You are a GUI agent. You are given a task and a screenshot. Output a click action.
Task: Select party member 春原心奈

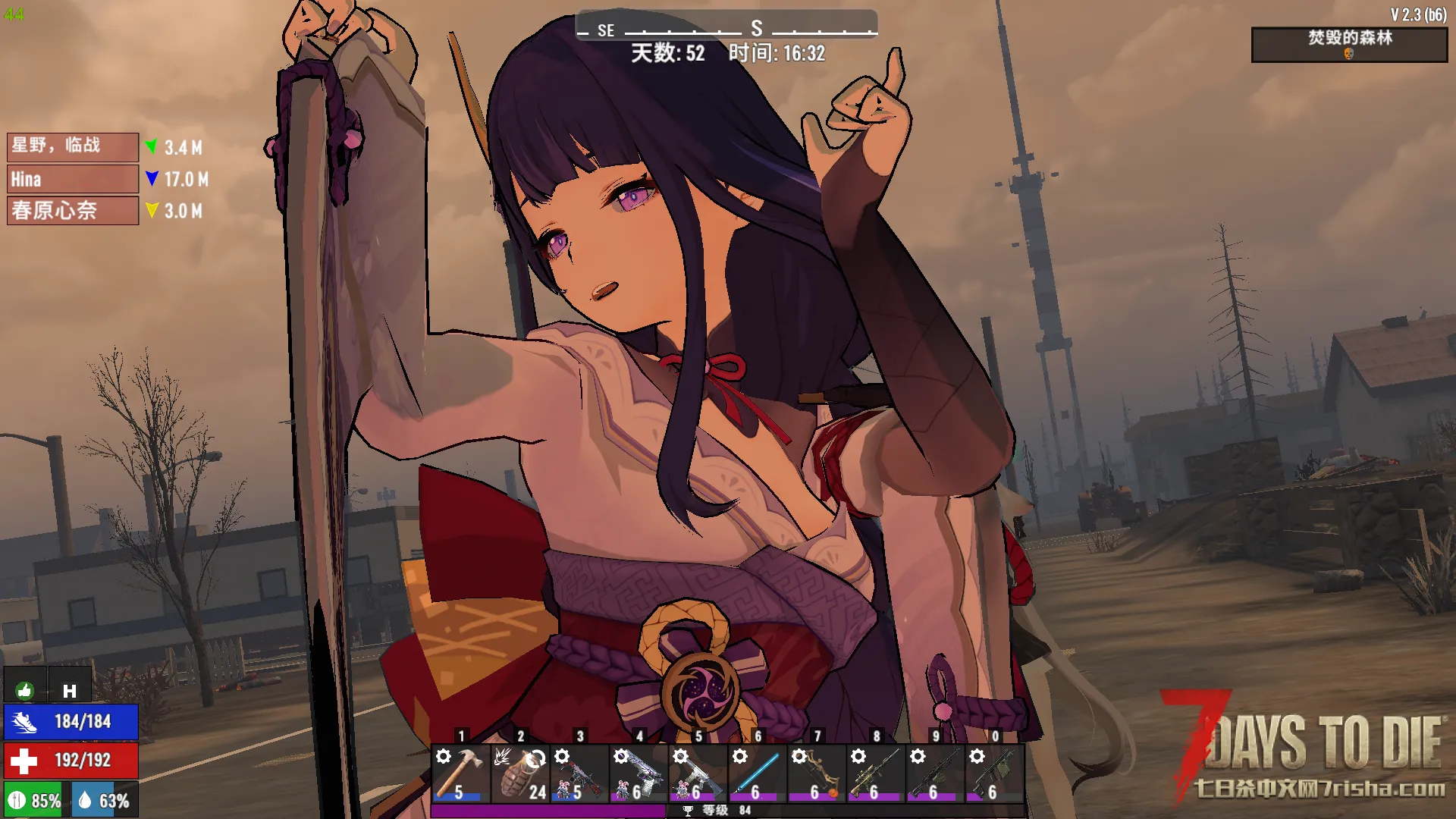(x=72, y=210)
